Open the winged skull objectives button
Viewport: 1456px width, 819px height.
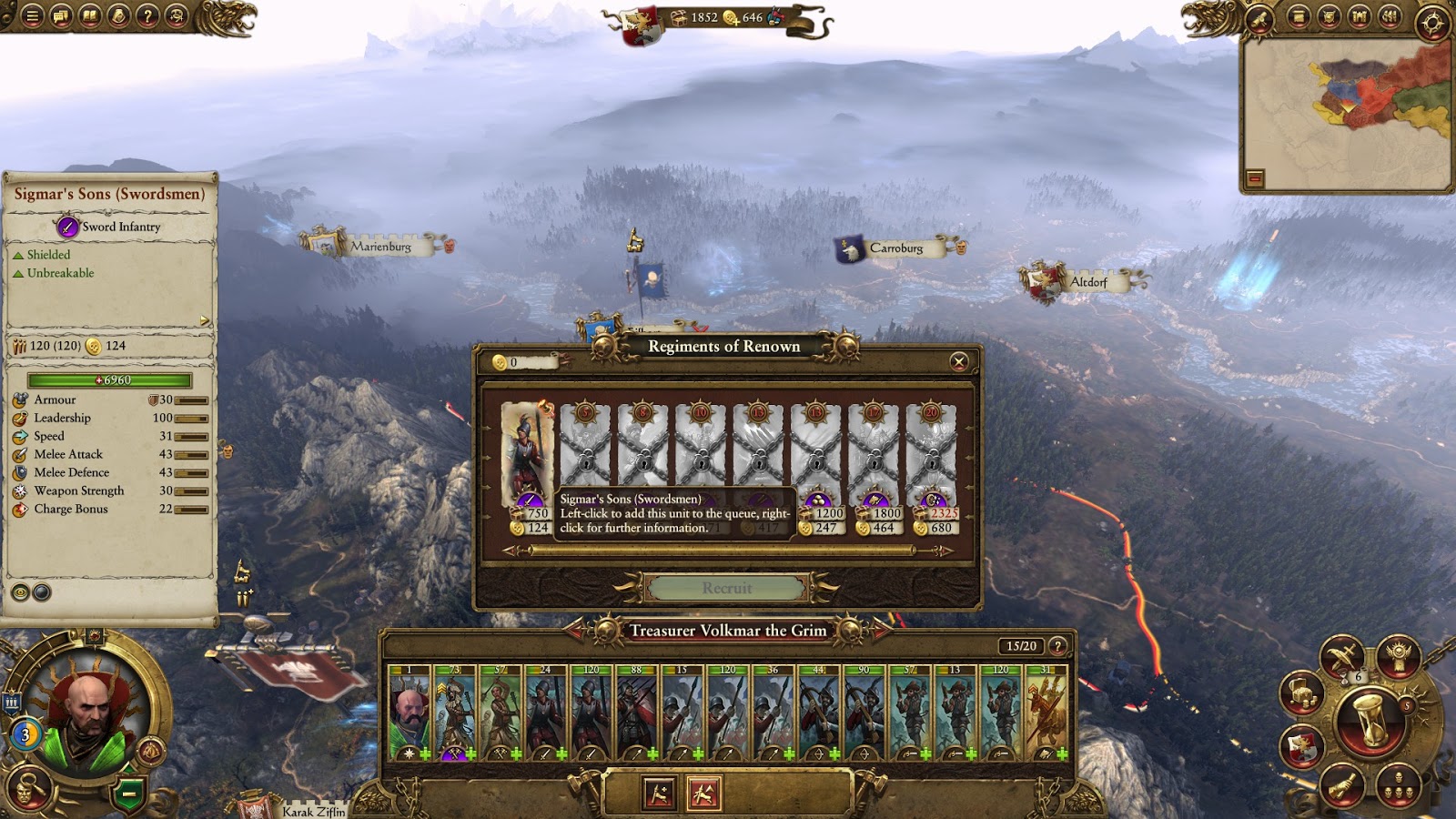1398,653
